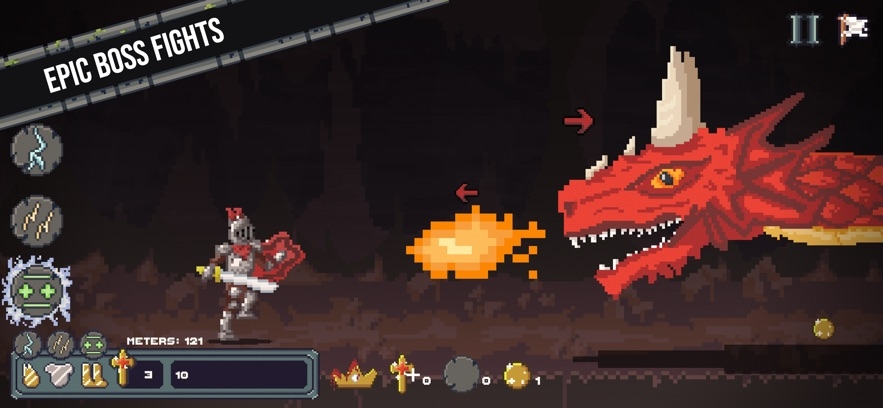Pause the game
This screenshot has height=408, width=883.
pos(804,29)
